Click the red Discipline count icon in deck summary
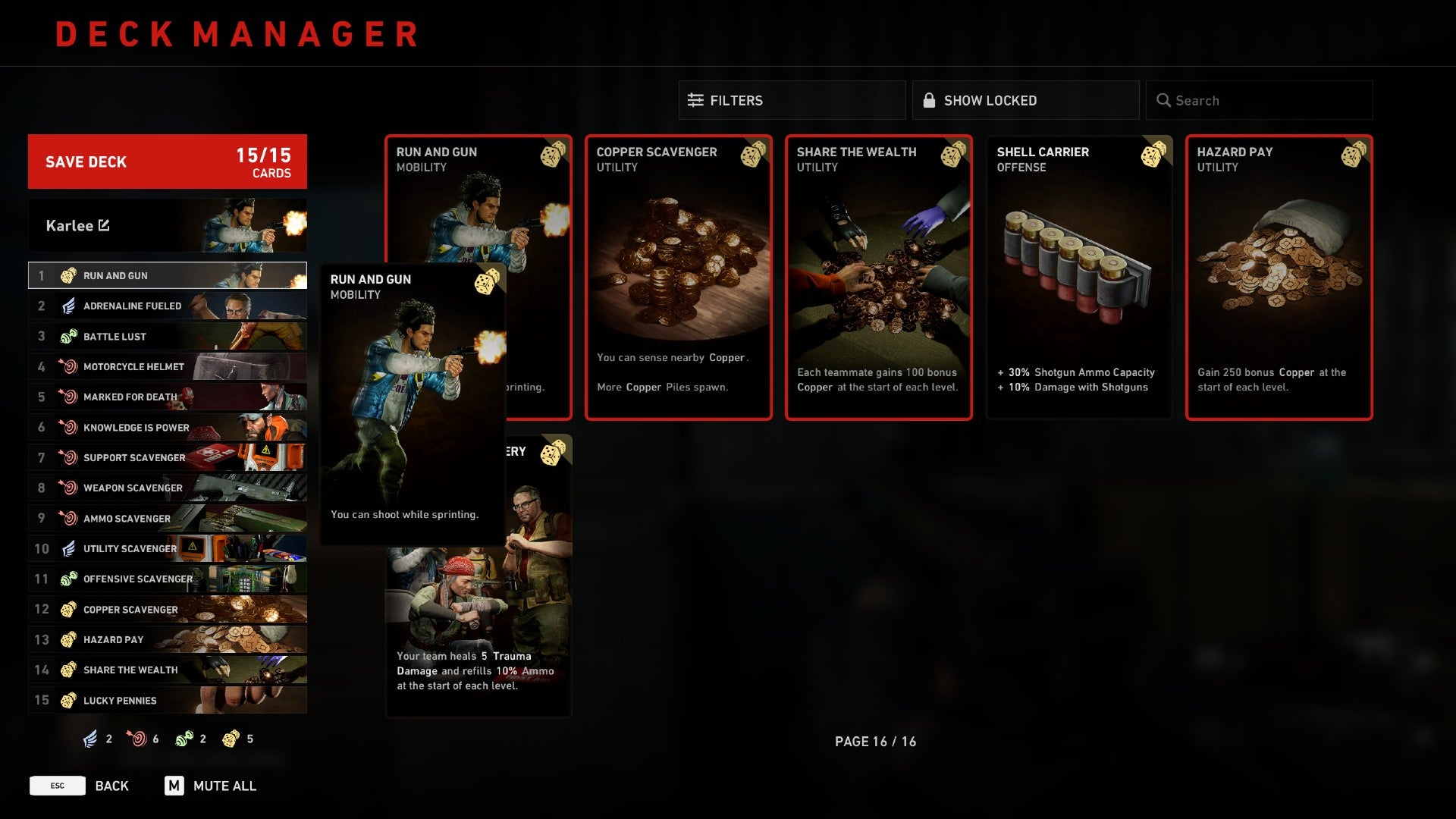Viewport: 1456px width, 819px height. point(136,739)
